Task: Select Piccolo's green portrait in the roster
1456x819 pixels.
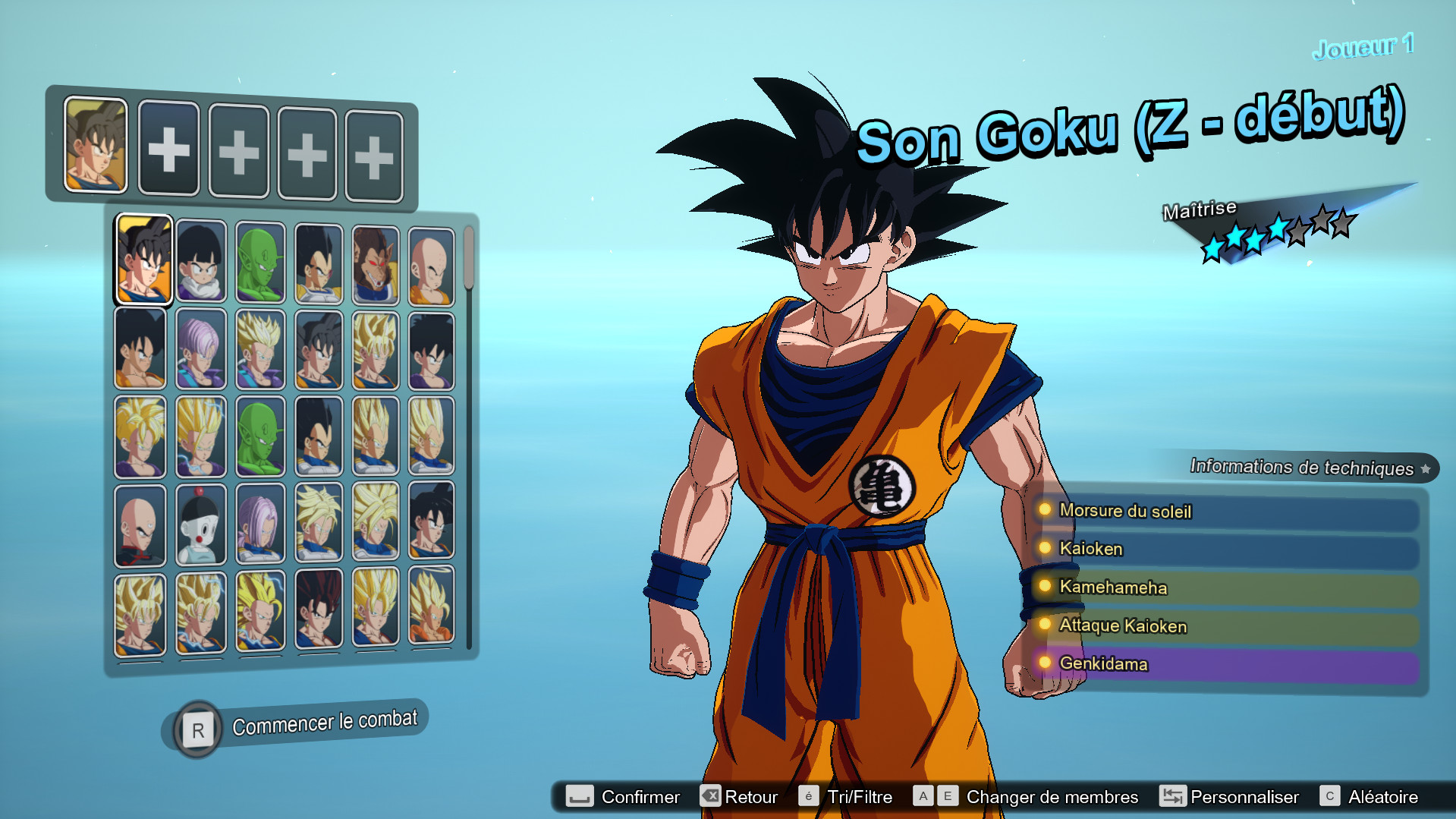Action: point(260,262)
